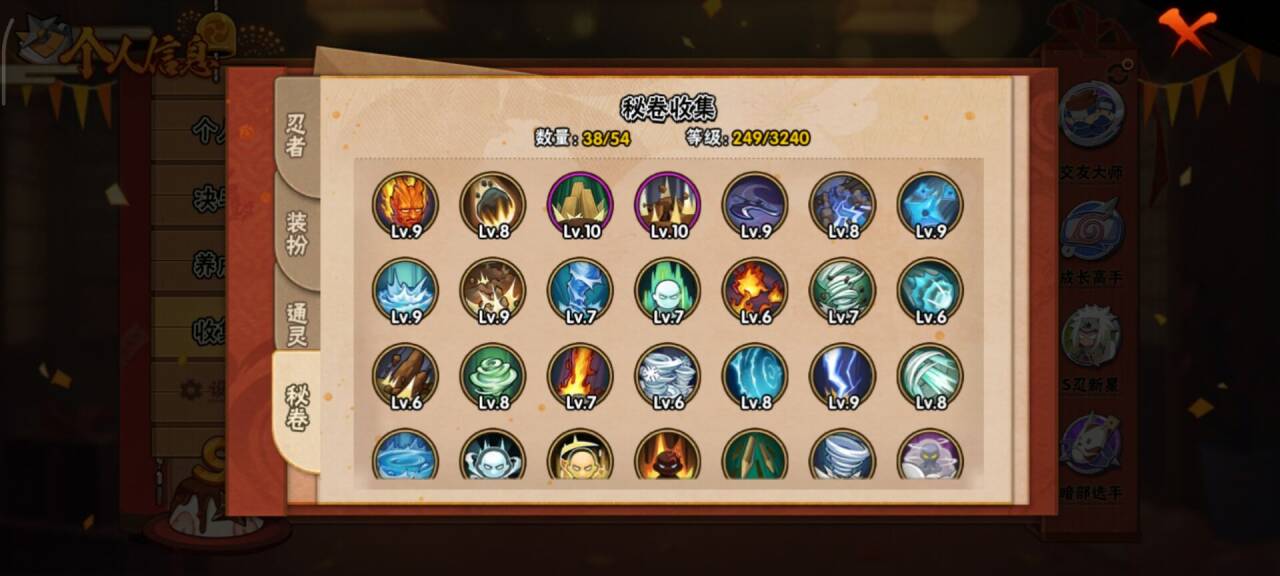Image resolution: width=1280 pixels, height=576 pixels.
Task: Select the snowflake tornado scroll Lv.6
Action: pos(667,377)
